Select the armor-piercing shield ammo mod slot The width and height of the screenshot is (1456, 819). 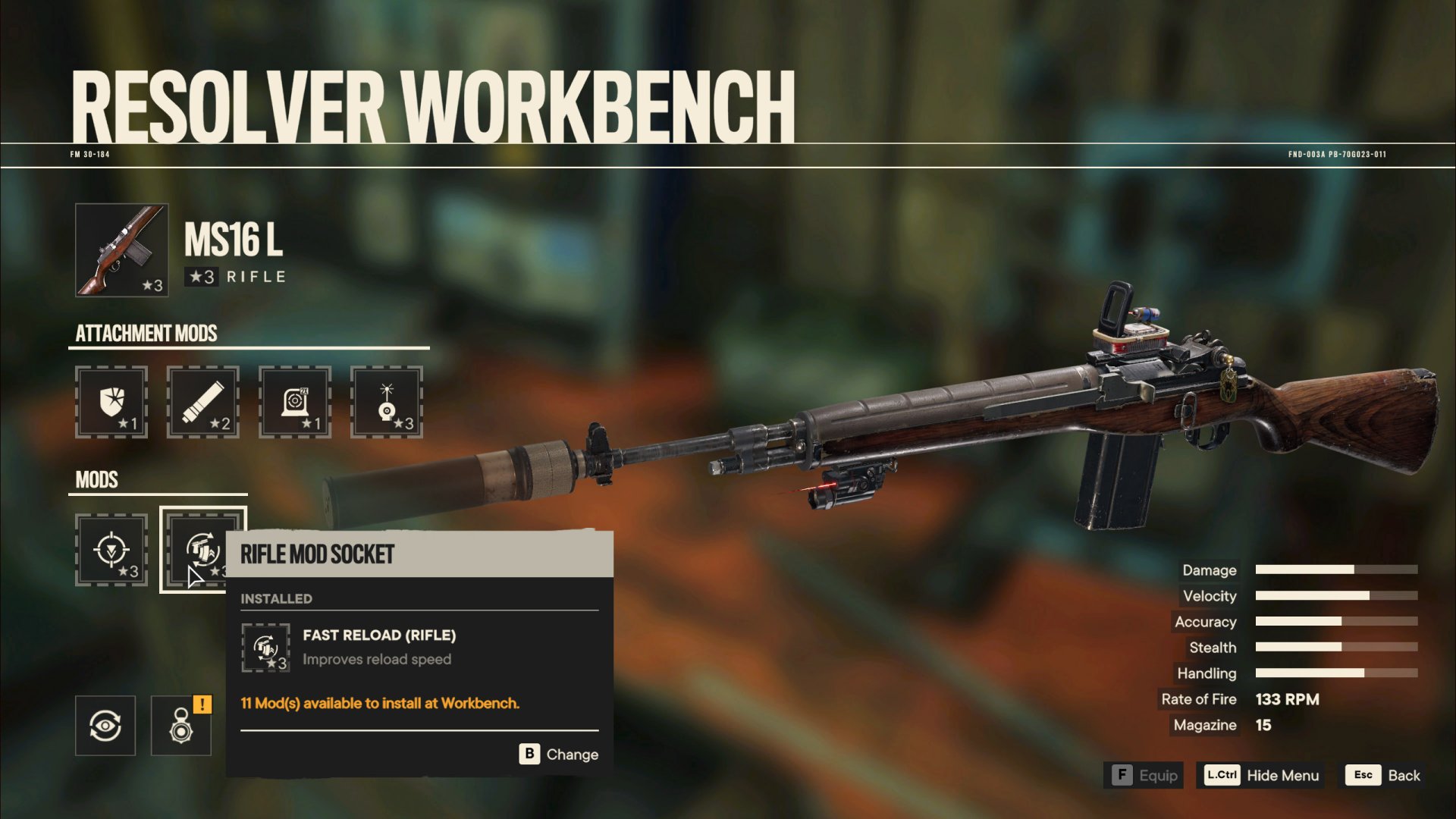coord(111,402)
